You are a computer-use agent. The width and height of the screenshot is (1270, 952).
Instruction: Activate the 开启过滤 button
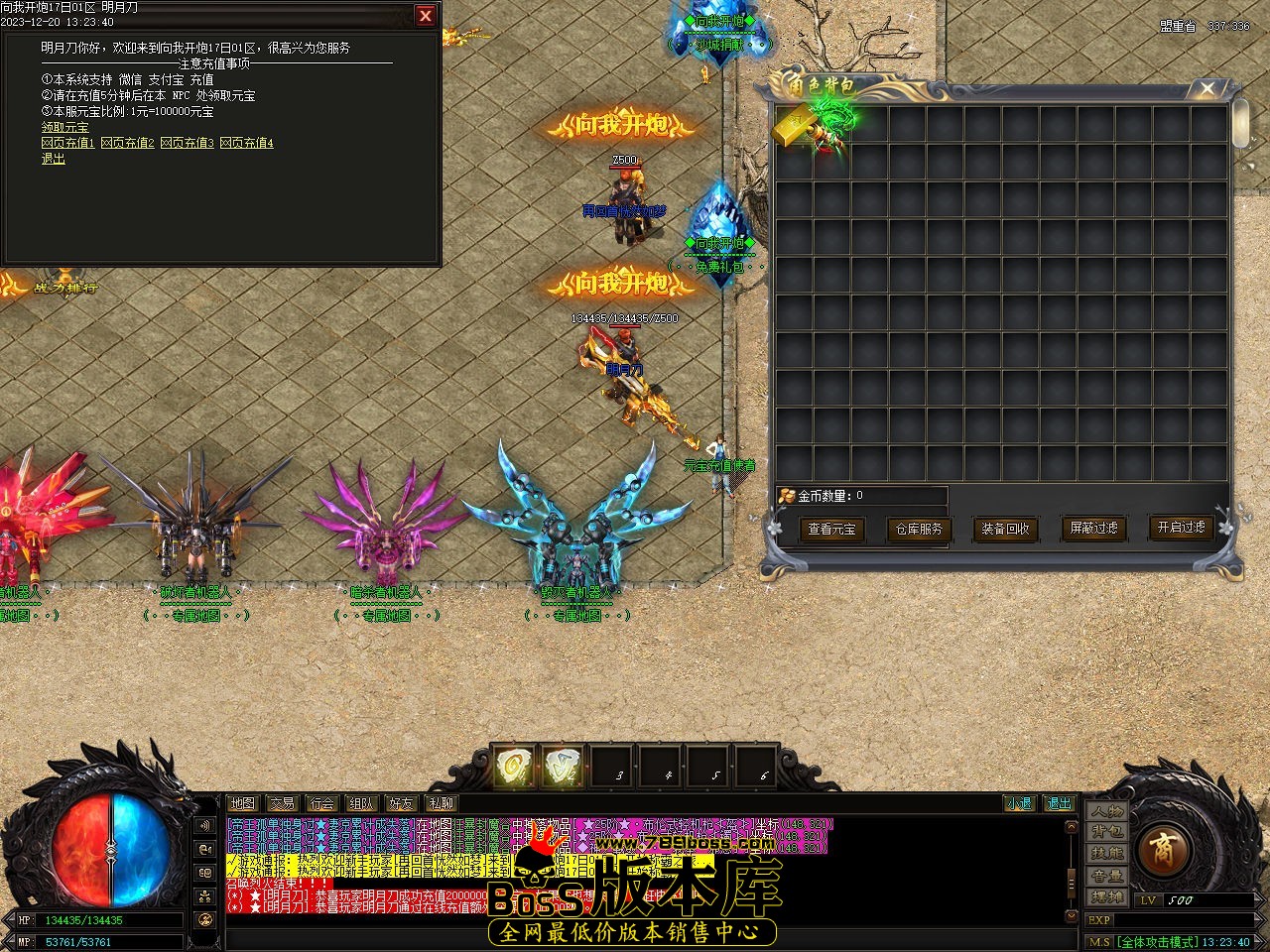1181,528
